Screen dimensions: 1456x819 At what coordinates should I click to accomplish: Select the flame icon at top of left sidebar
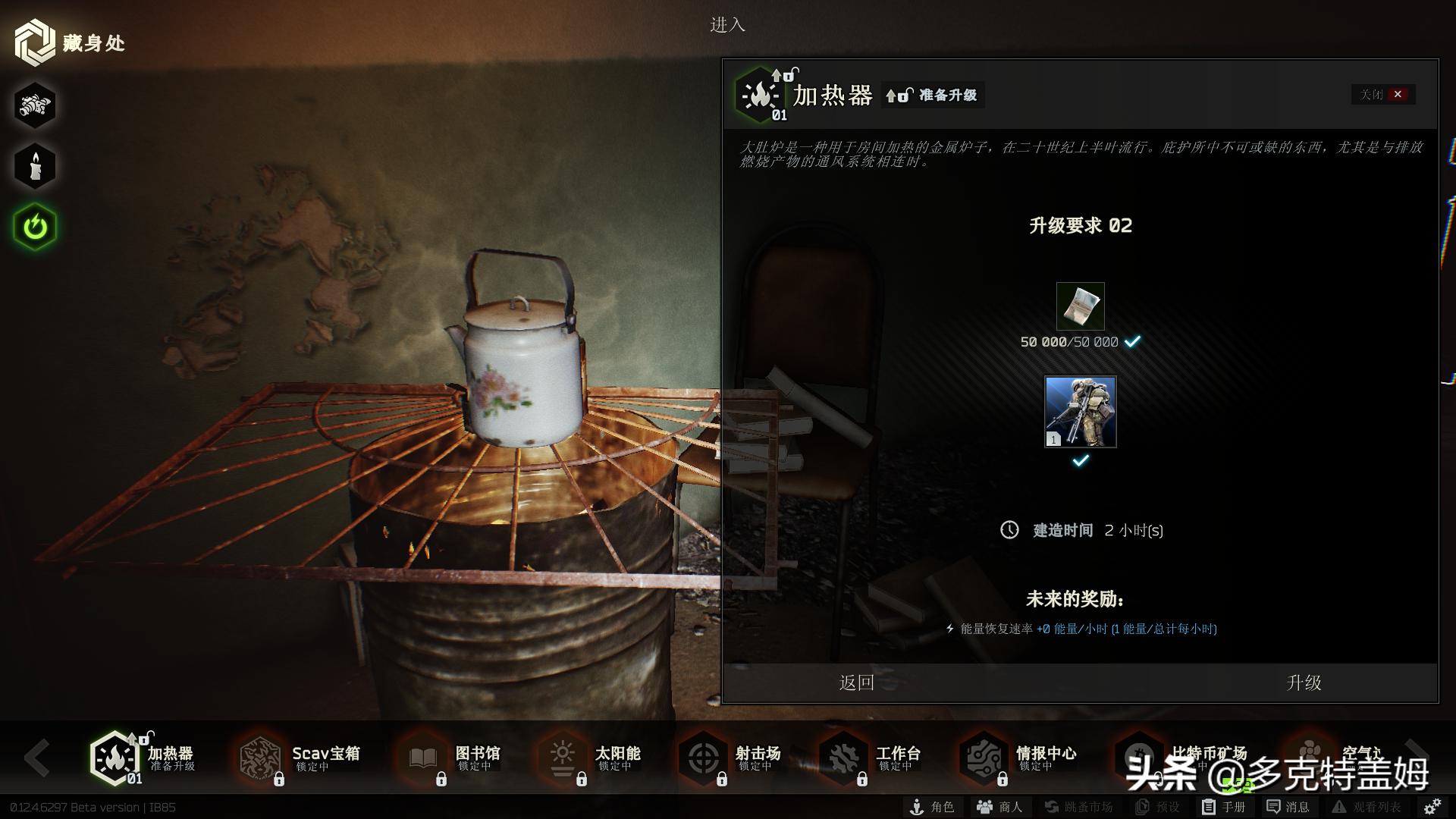[x=33, y=106]
